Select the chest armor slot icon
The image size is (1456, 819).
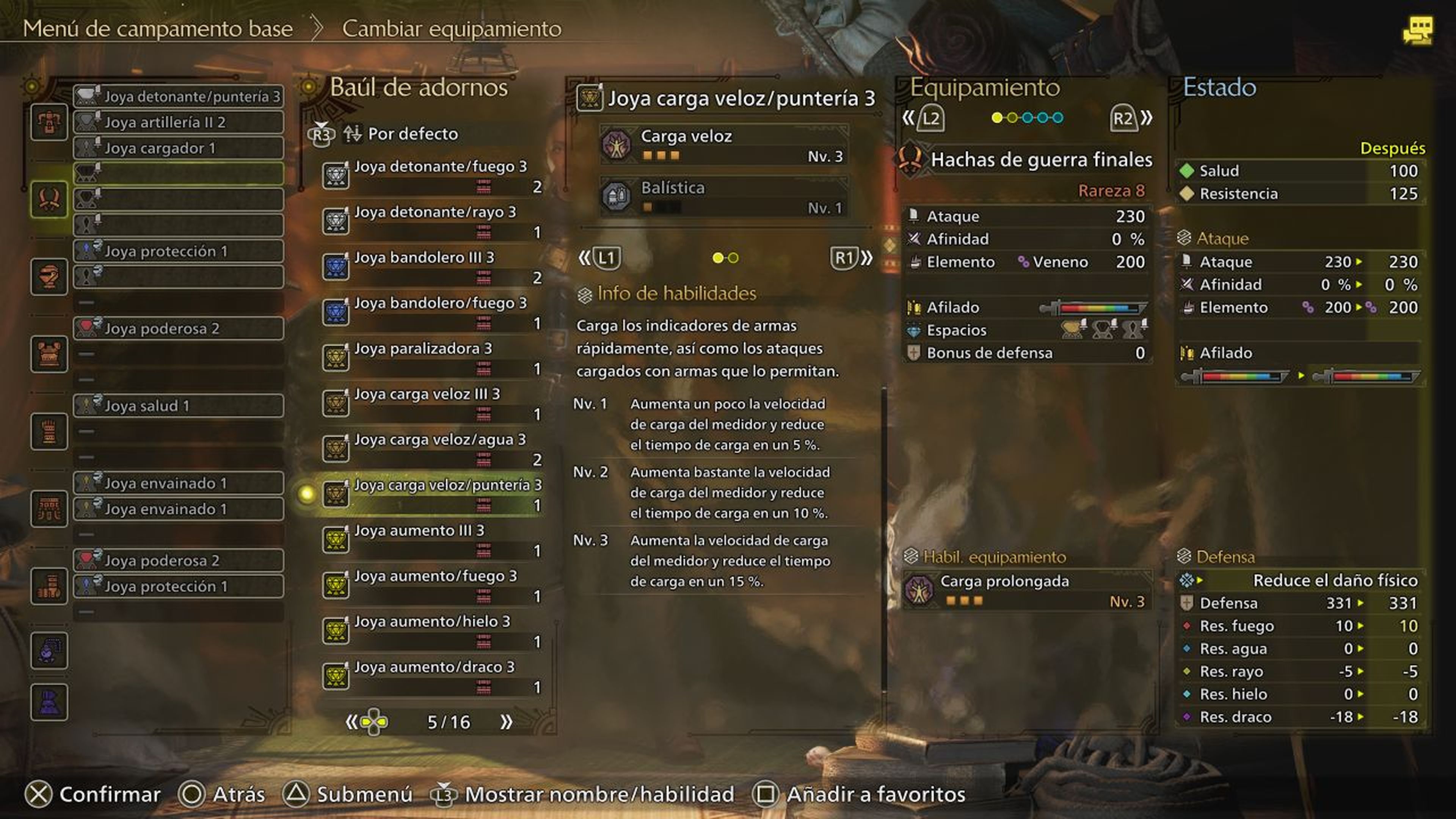point(49,355)
